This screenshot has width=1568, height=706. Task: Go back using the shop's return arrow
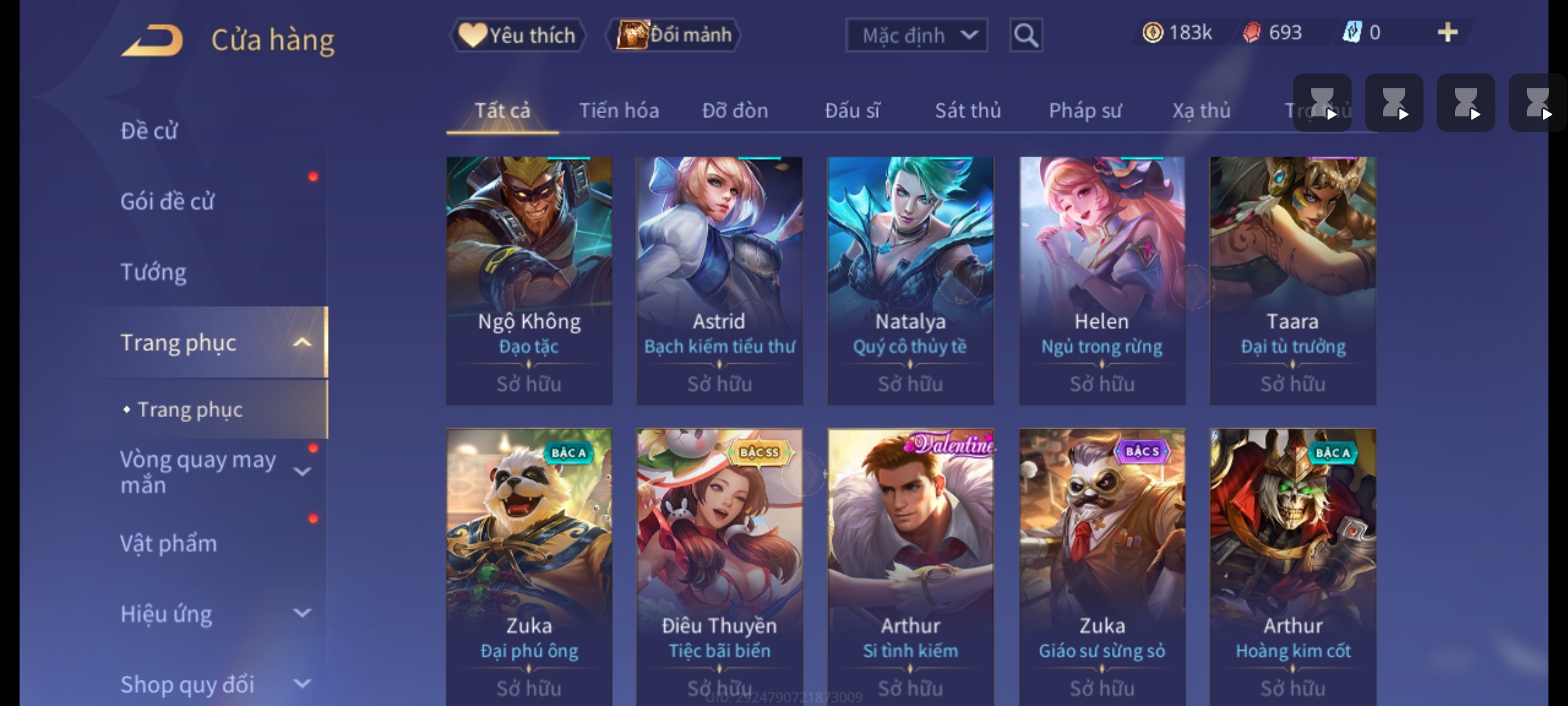point(152,41)
